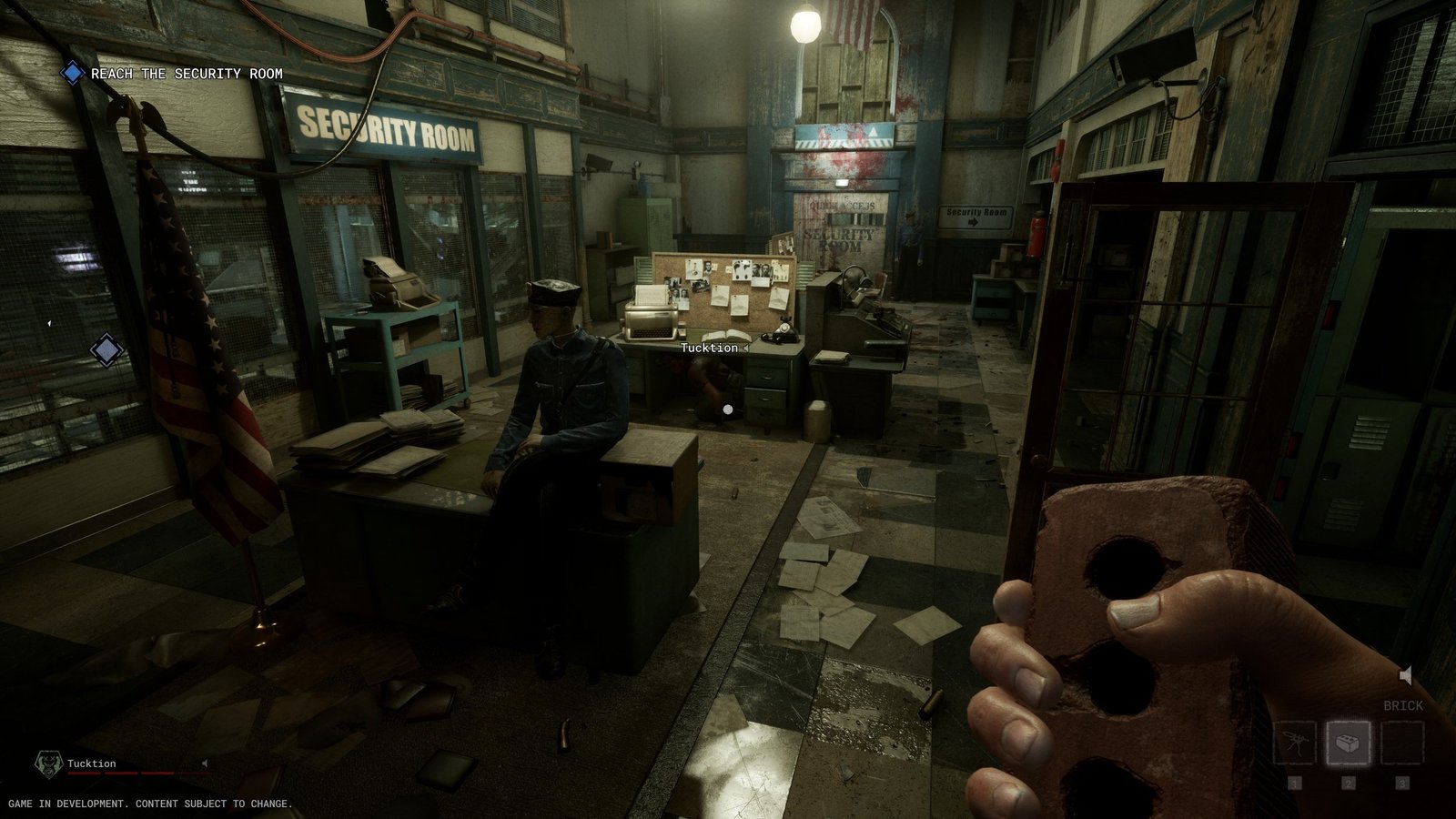Click teammate Tucktion's skull portrait icon
The height and width of the screenshot is (819, 1456).
point(46,763)
